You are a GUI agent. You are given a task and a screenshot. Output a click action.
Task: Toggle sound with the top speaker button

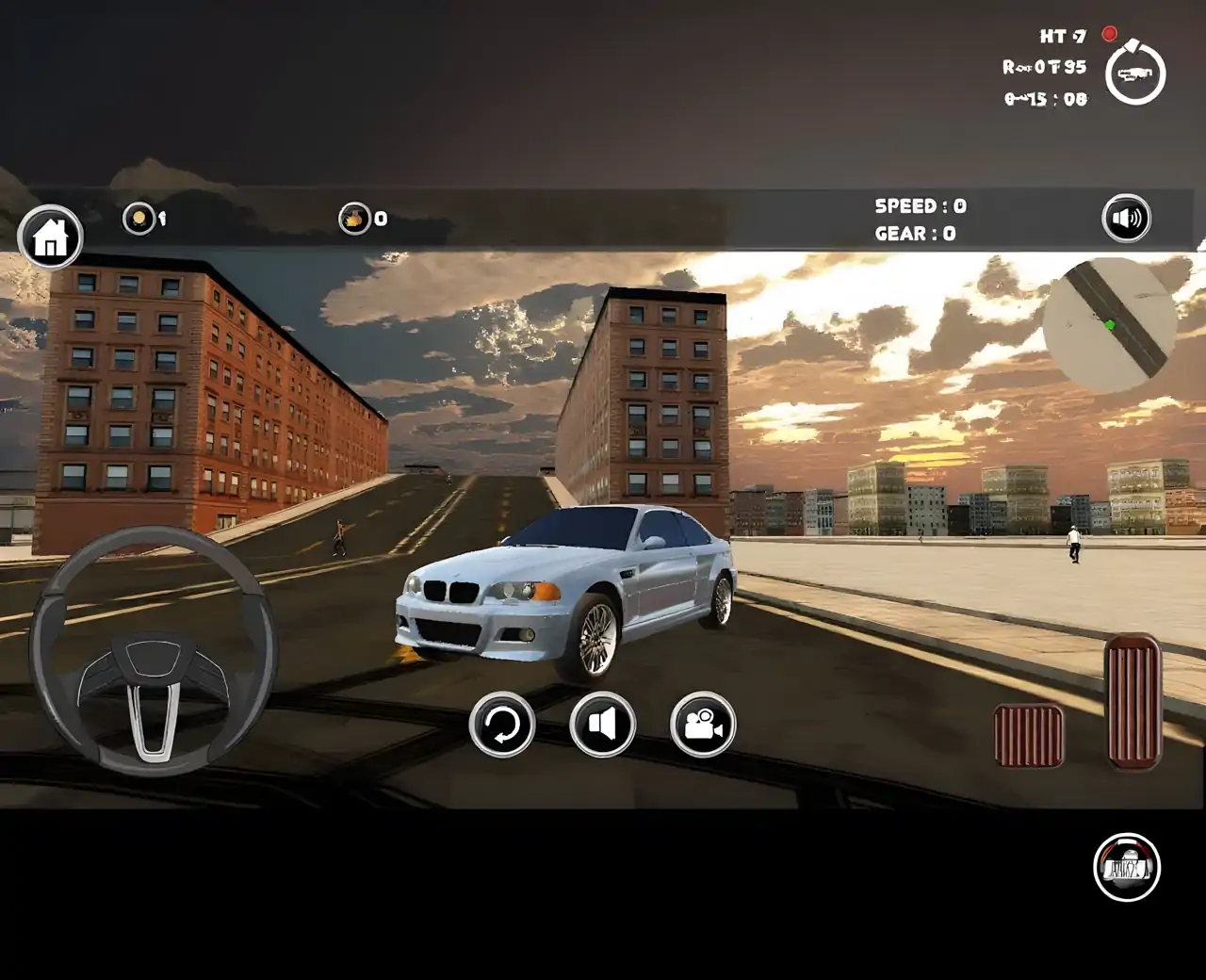1126,219
